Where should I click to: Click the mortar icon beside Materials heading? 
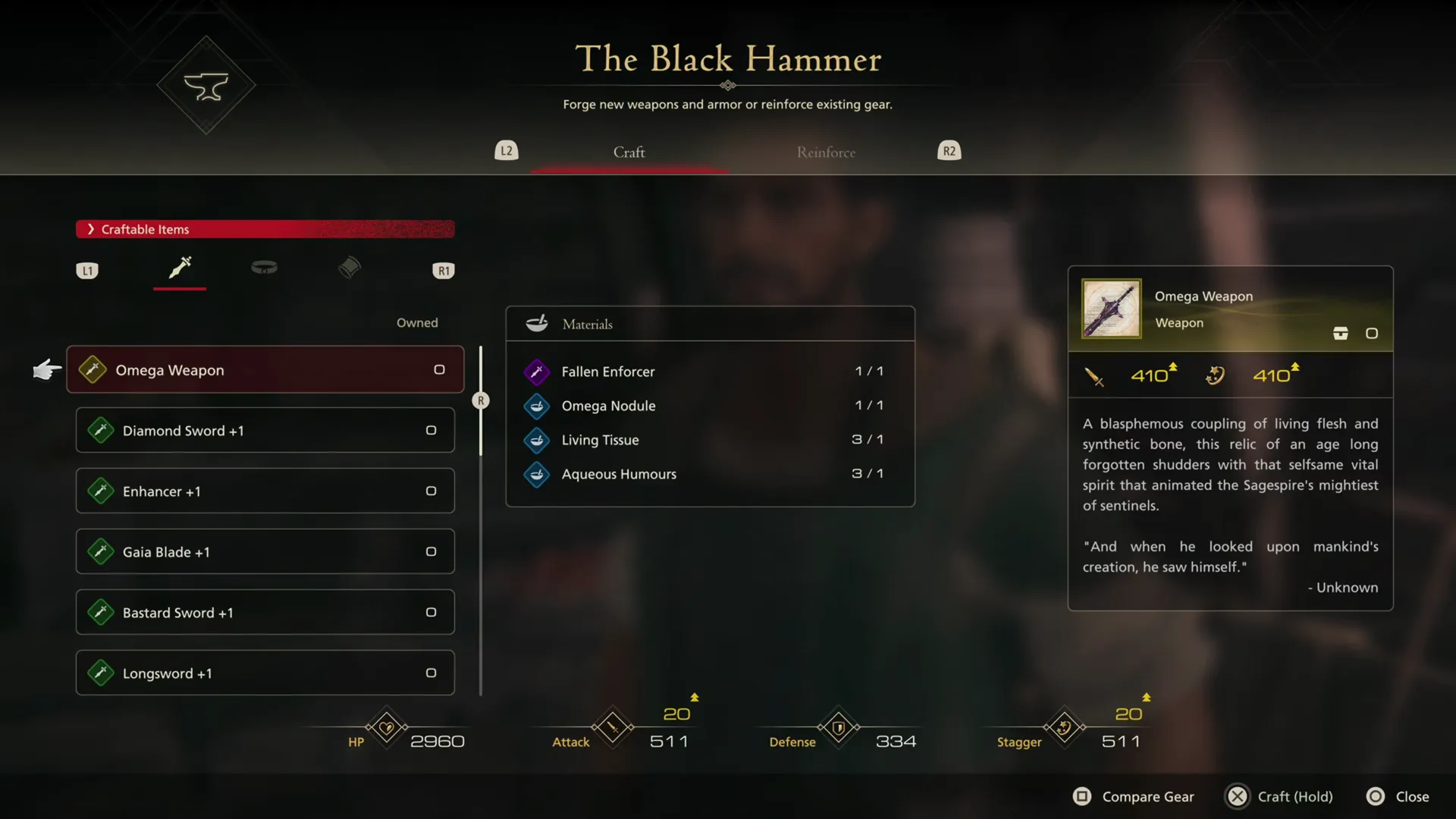[536, 323]
